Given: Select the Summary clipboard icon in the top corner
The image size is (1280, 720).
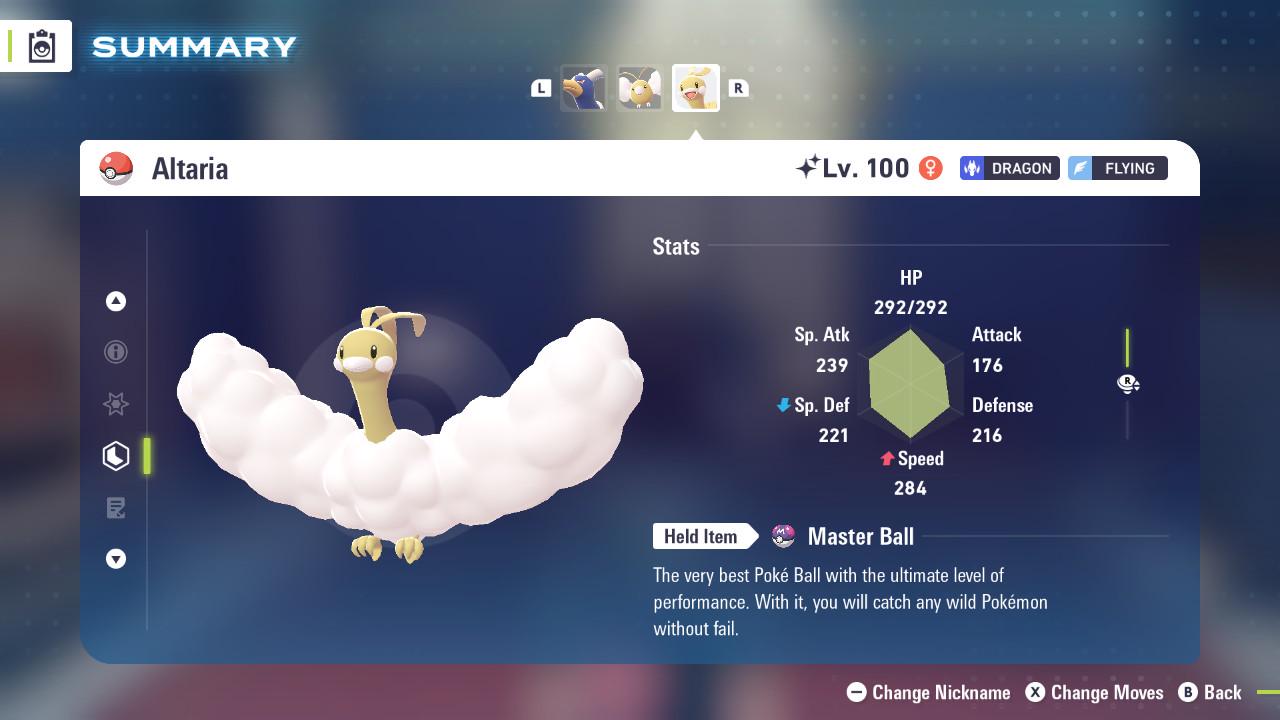Looking at the screenshot, I should coord(38,45).
